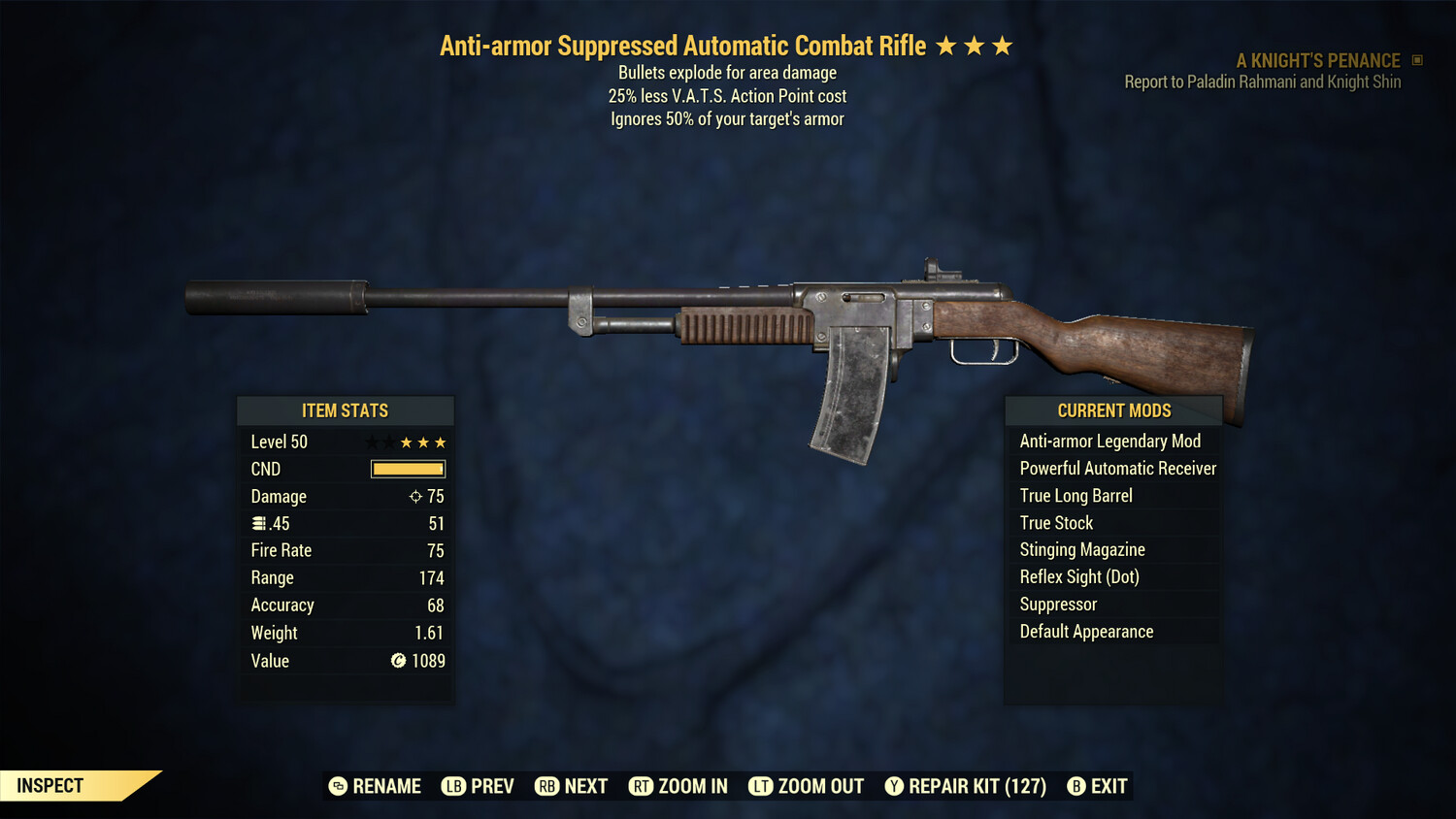Click the quest marker icon beside A Knight's Penance

(x=1417, y=60)
